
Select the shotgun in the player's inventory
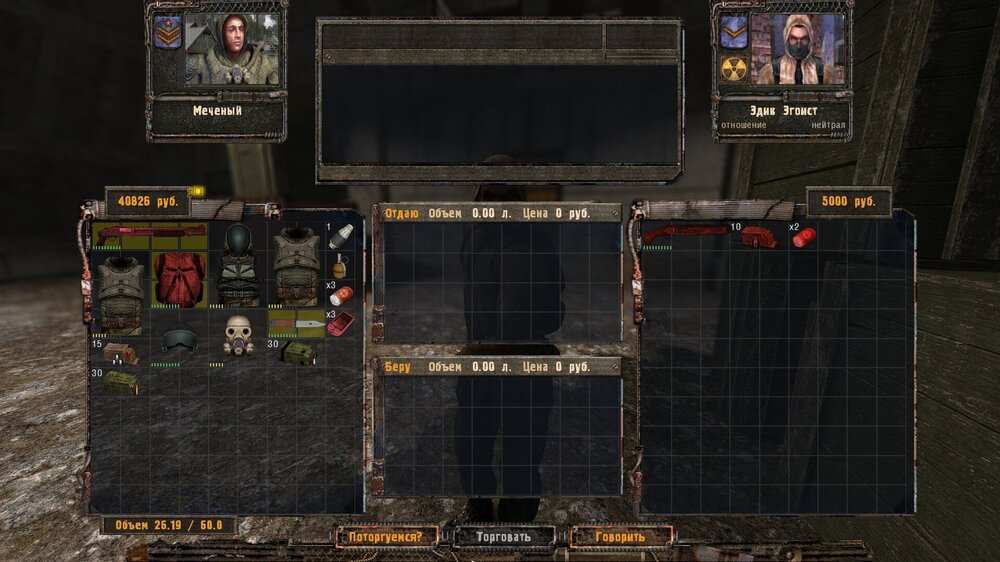[x=150, y=234]
